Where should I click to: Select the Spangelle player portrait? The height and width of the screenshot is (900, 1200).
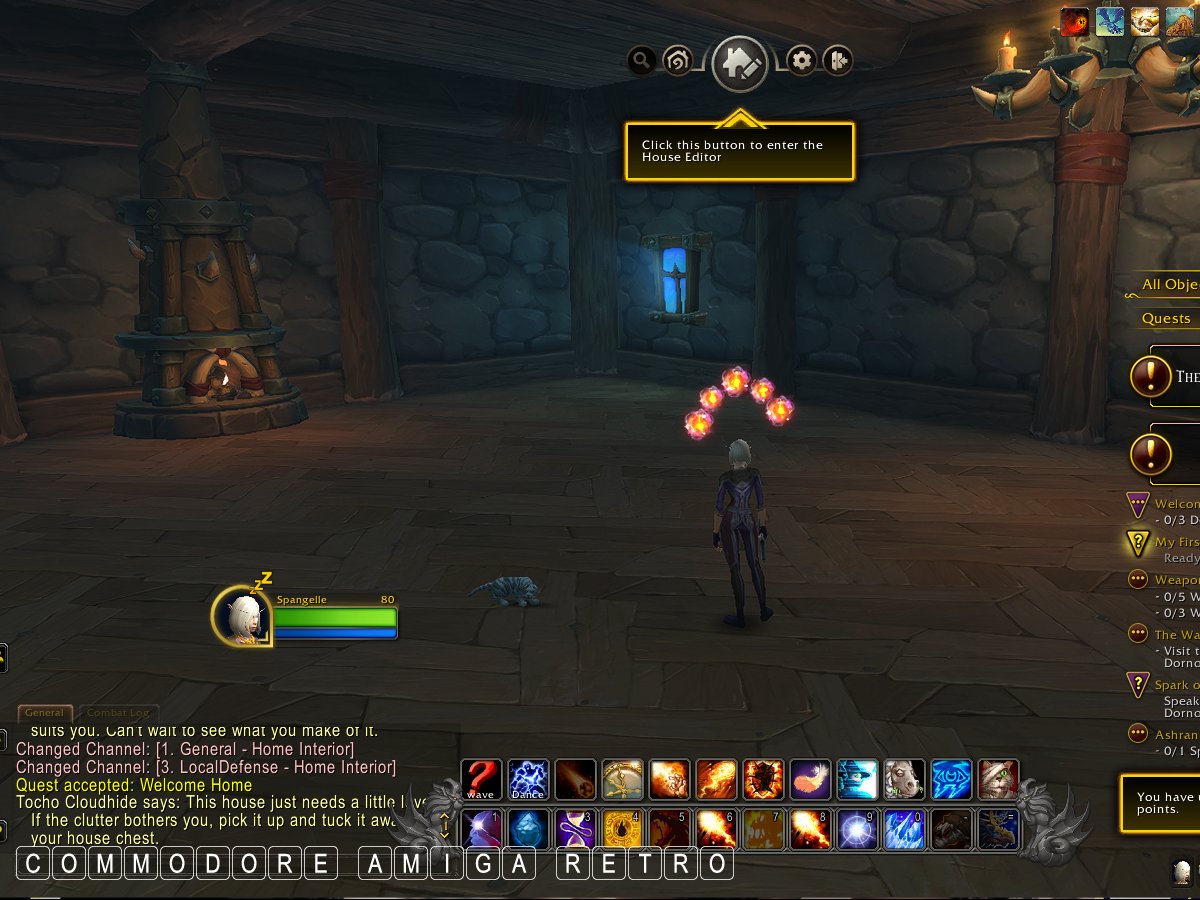tap(242, 616)
